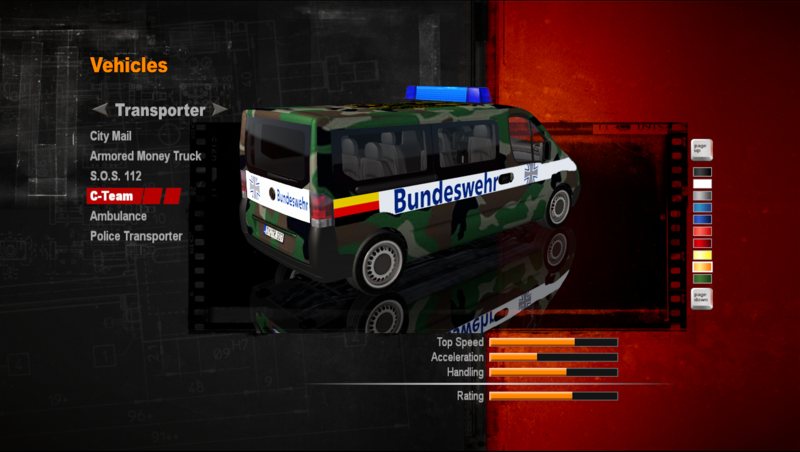Click the page up button

[x=701, y=151]
